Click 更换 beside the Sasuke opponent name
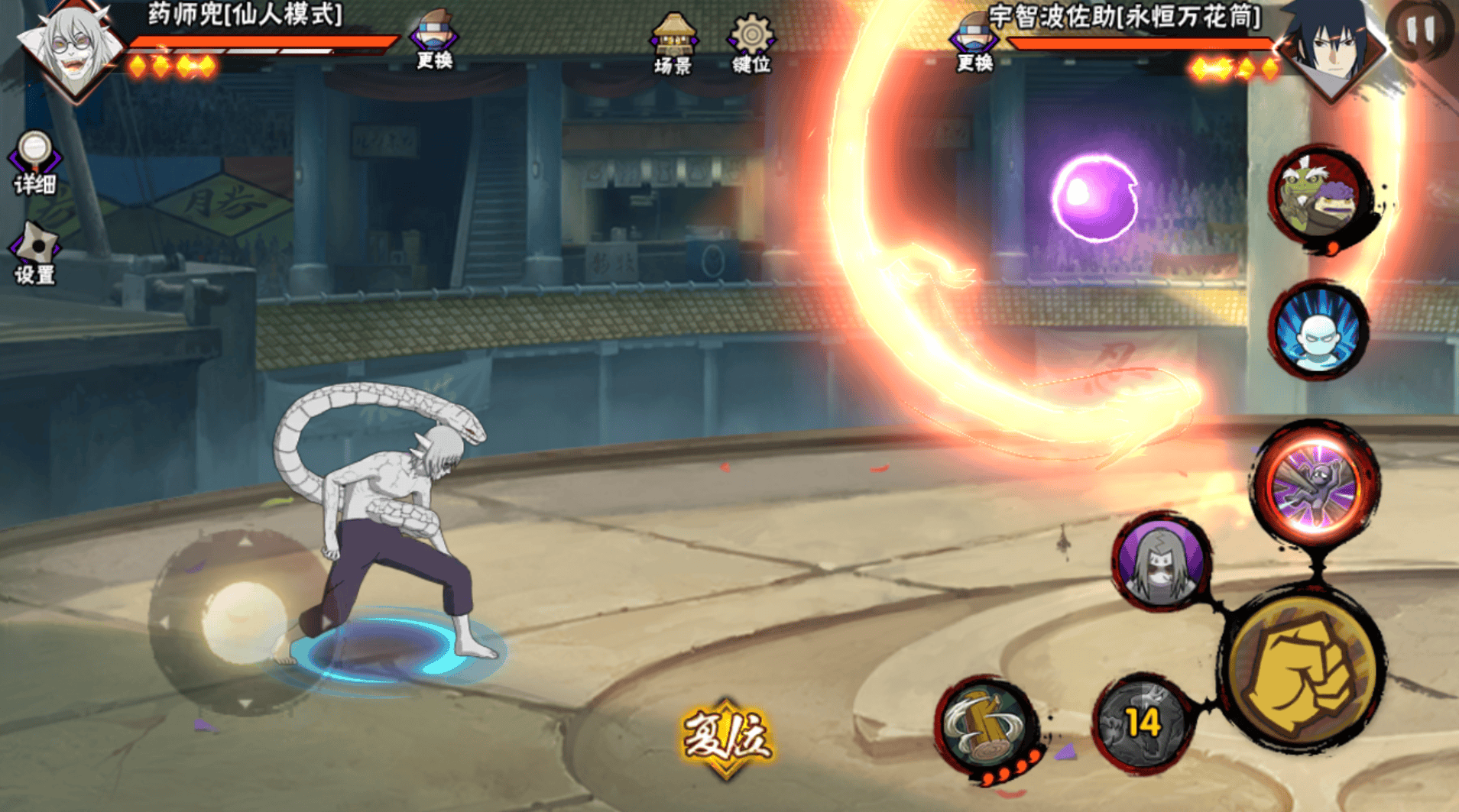Viewport: 1459px width, 812px height. tap(974, 44)
